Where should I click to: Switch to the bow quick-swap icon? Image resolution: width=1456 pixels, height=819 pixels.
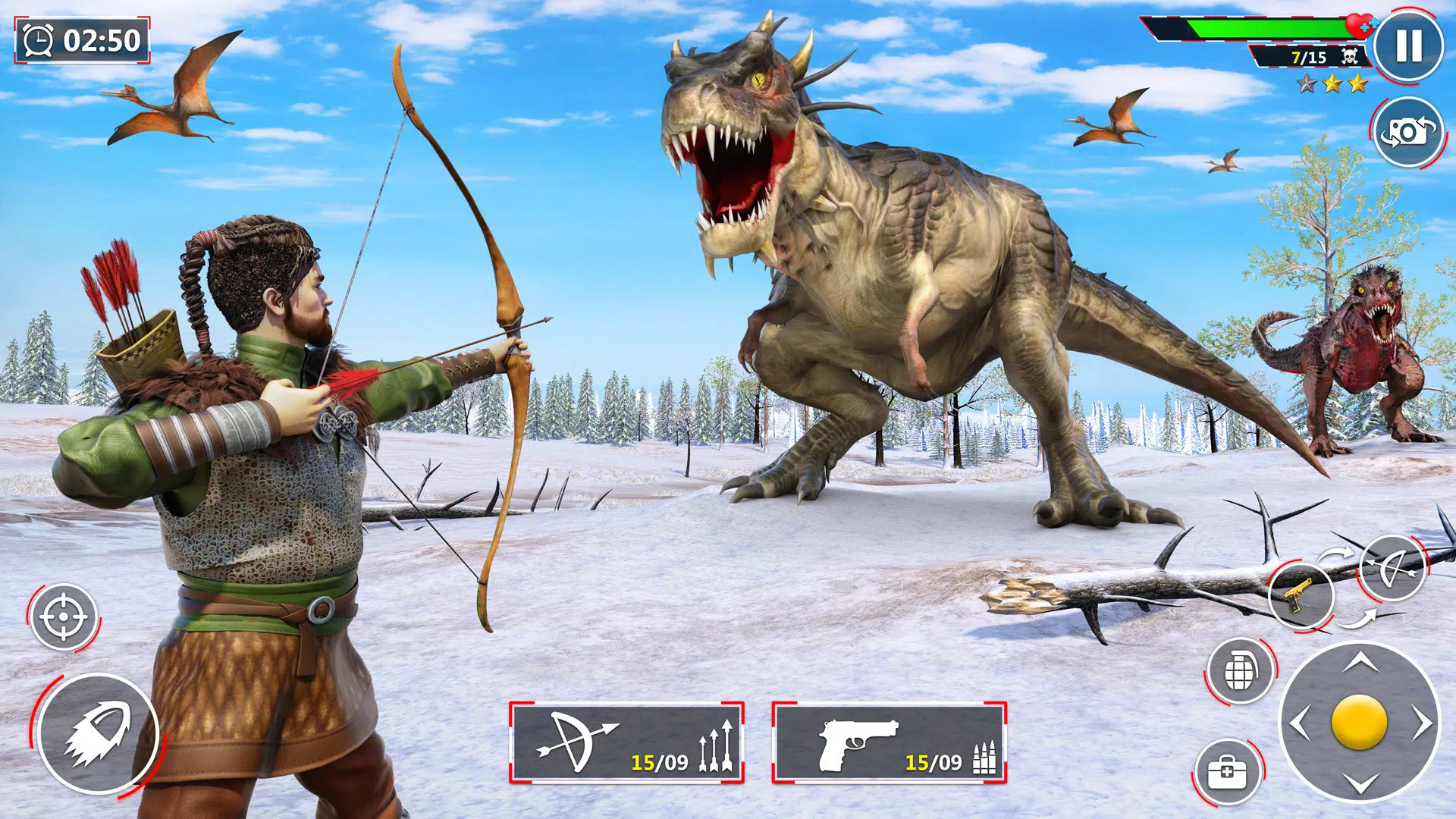[x=1392, y=567]
